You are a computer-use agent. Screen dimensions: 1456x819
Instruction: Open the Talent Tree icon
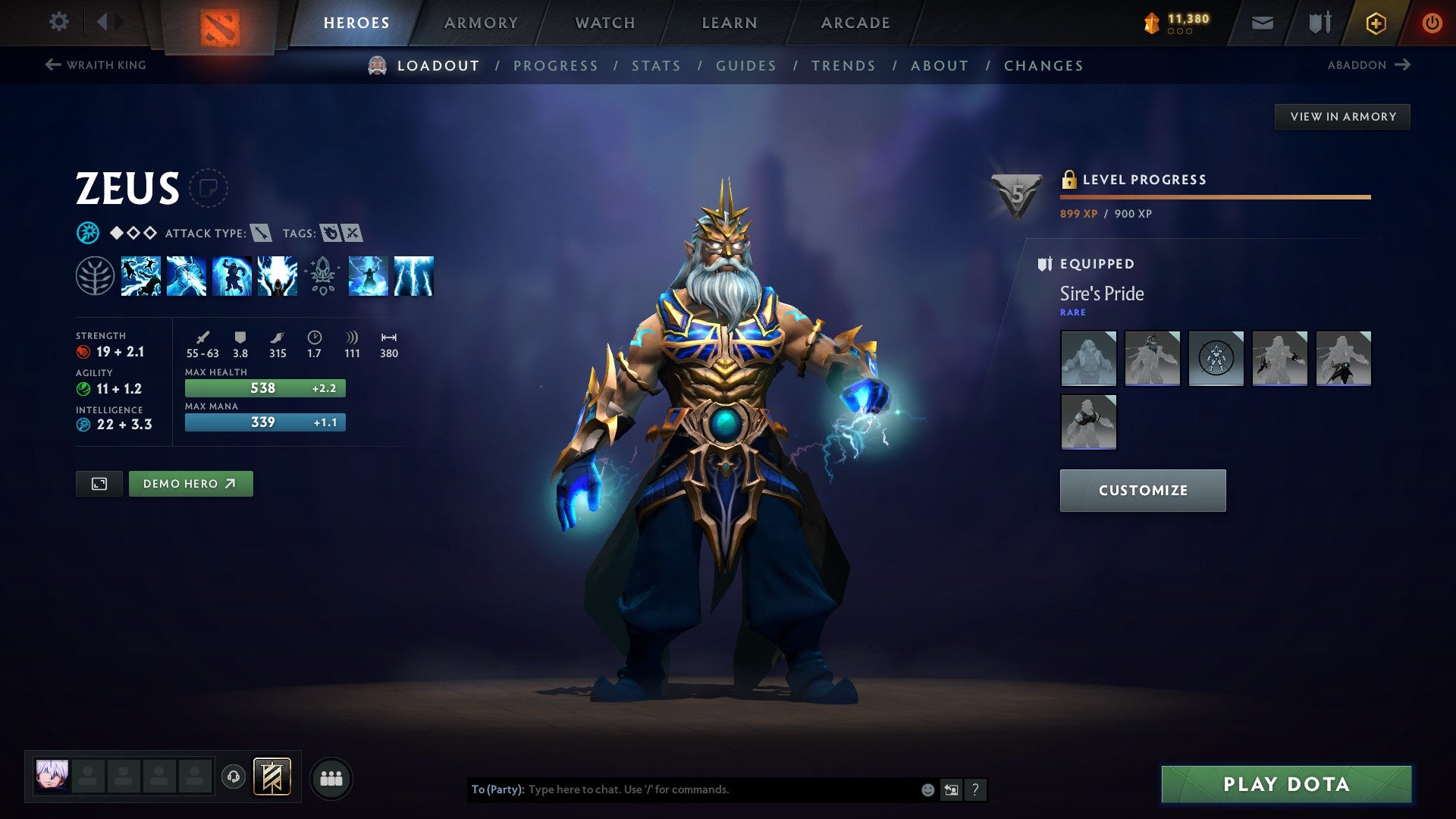click(x=96, y=277)
